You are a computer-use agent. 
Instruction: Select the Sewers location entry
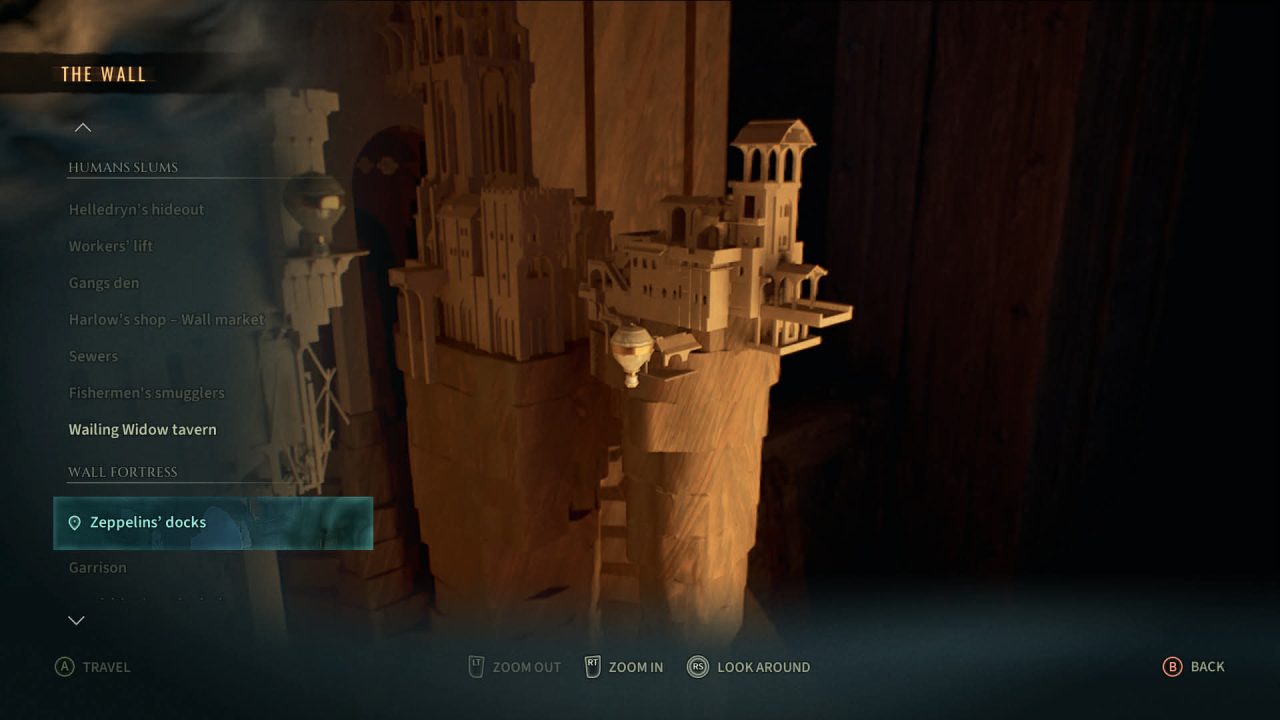(x=93, y=356)
